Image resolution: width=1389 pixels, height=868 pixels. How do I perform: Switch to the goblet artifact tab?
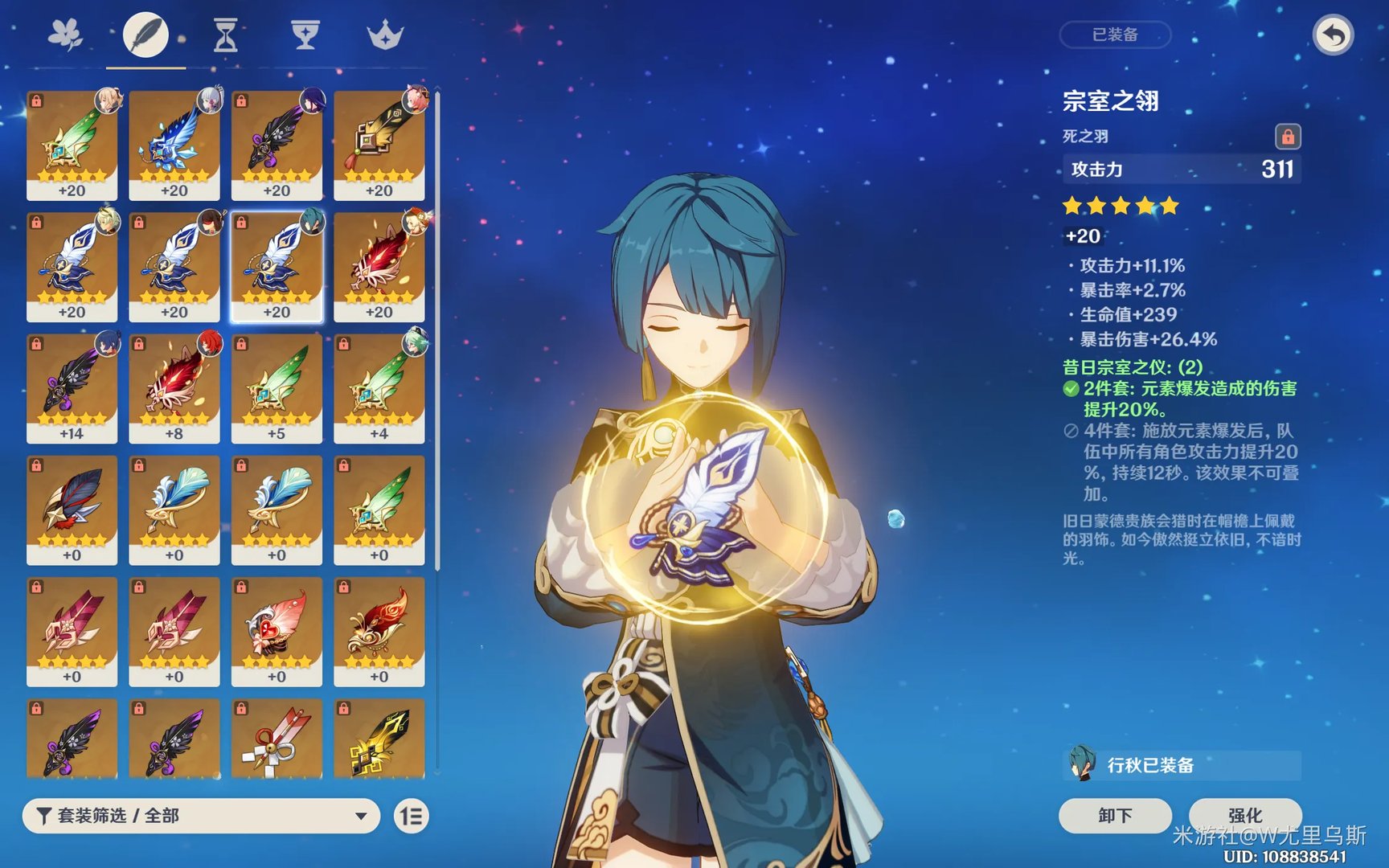[x=305, y=35]
